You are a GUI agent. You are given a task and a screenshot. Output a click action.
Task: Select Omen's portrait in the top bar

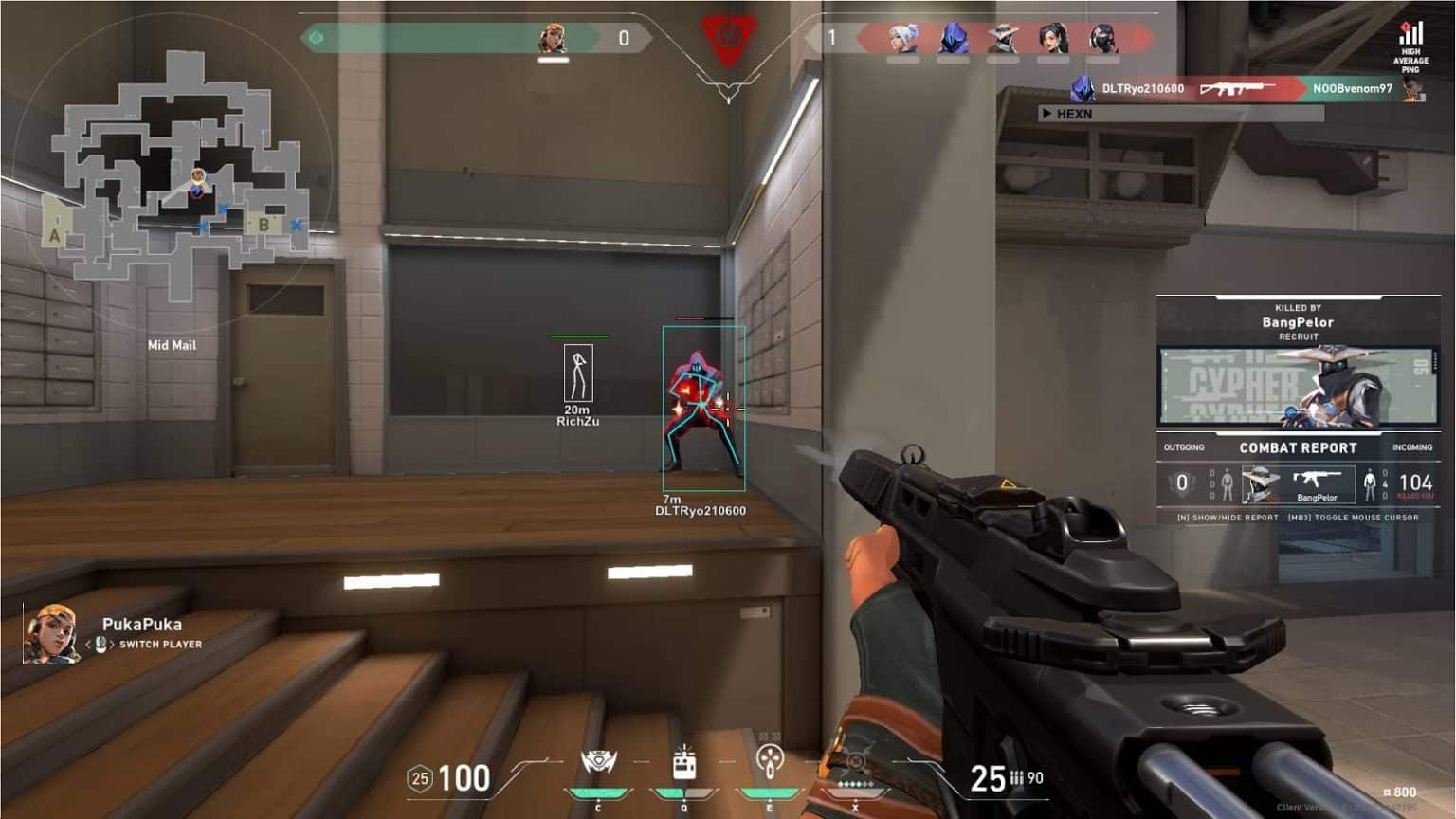click(x=953, y=39)
